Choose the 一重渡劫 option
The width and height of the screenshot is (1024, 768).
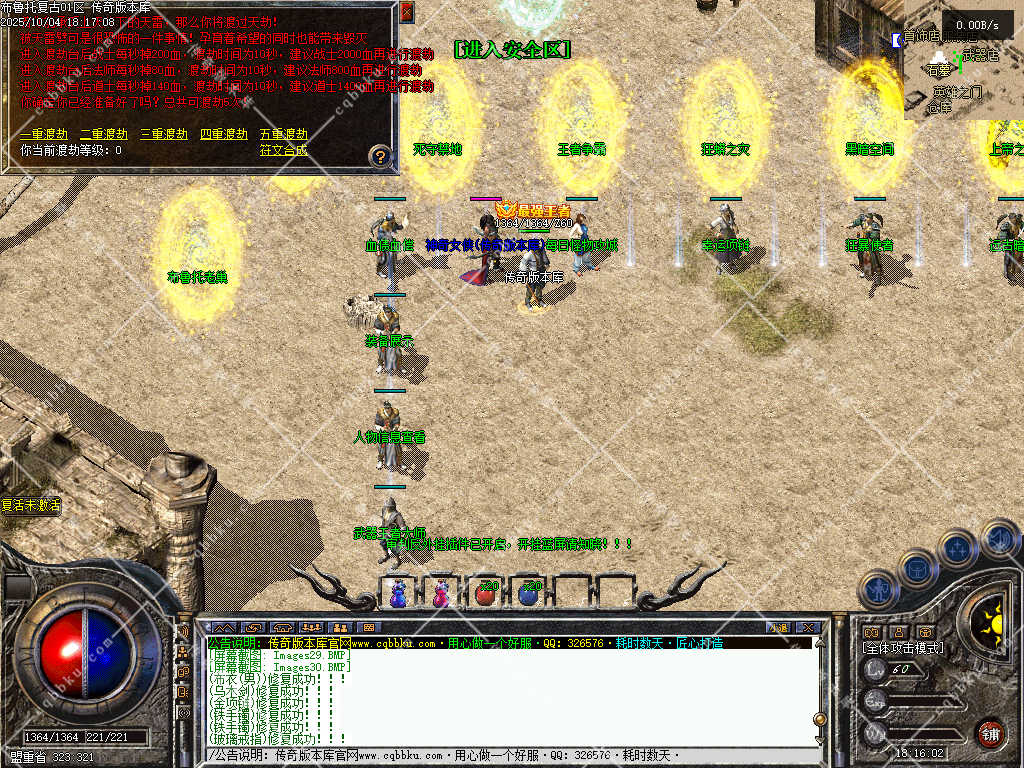44,134
